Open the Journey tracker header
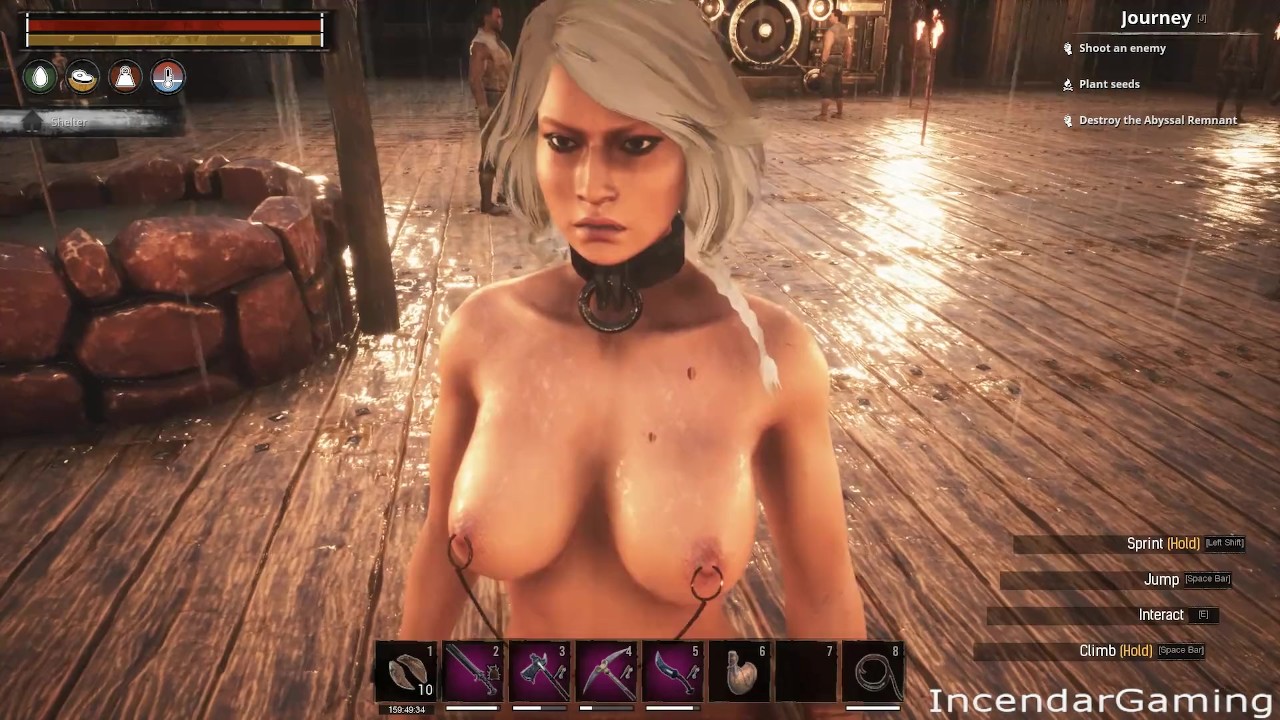The image size is (1280, 720). click(1155, 18)
